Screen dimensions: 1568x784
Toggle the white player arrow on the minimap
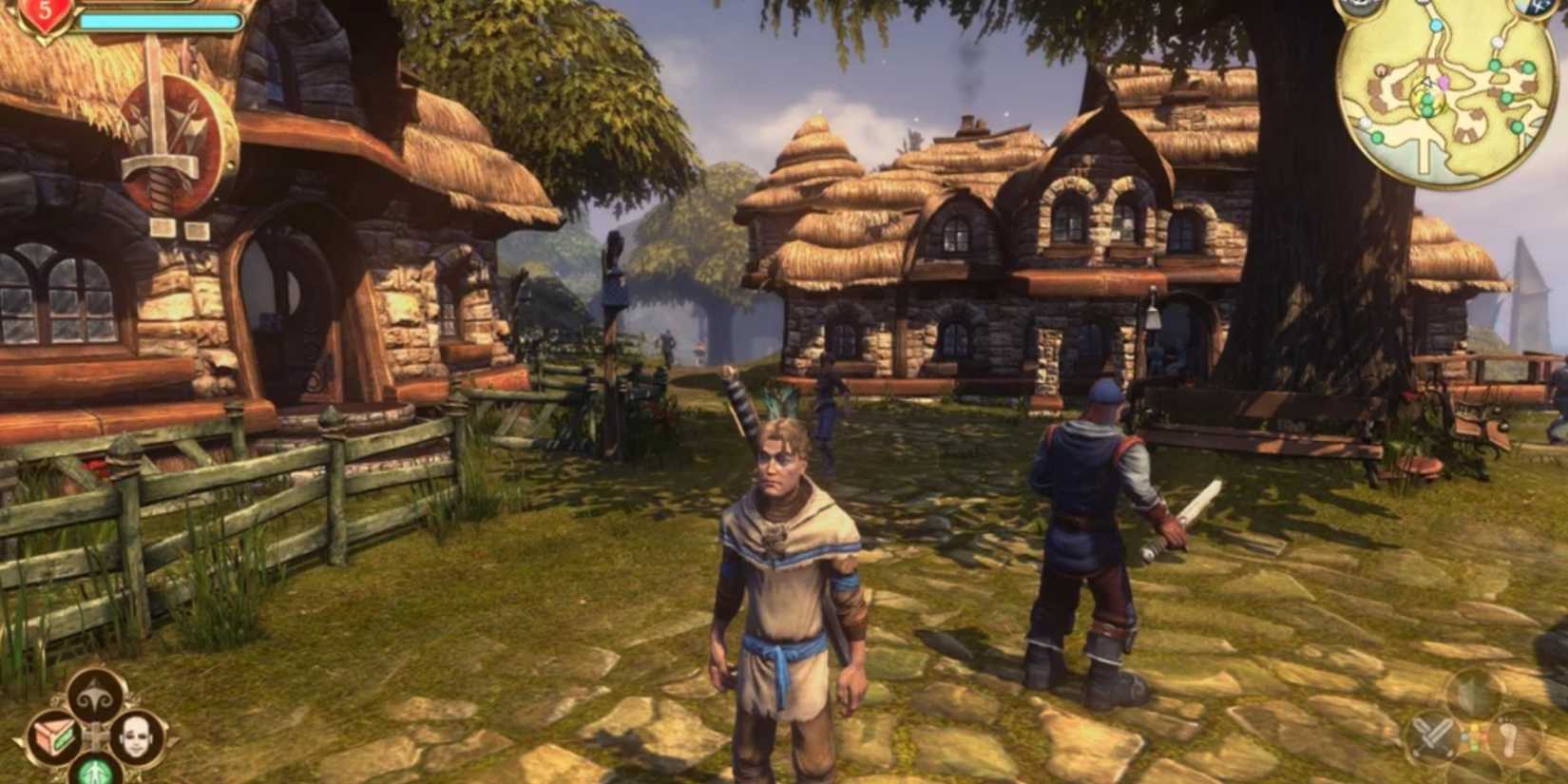[1429, 84]
